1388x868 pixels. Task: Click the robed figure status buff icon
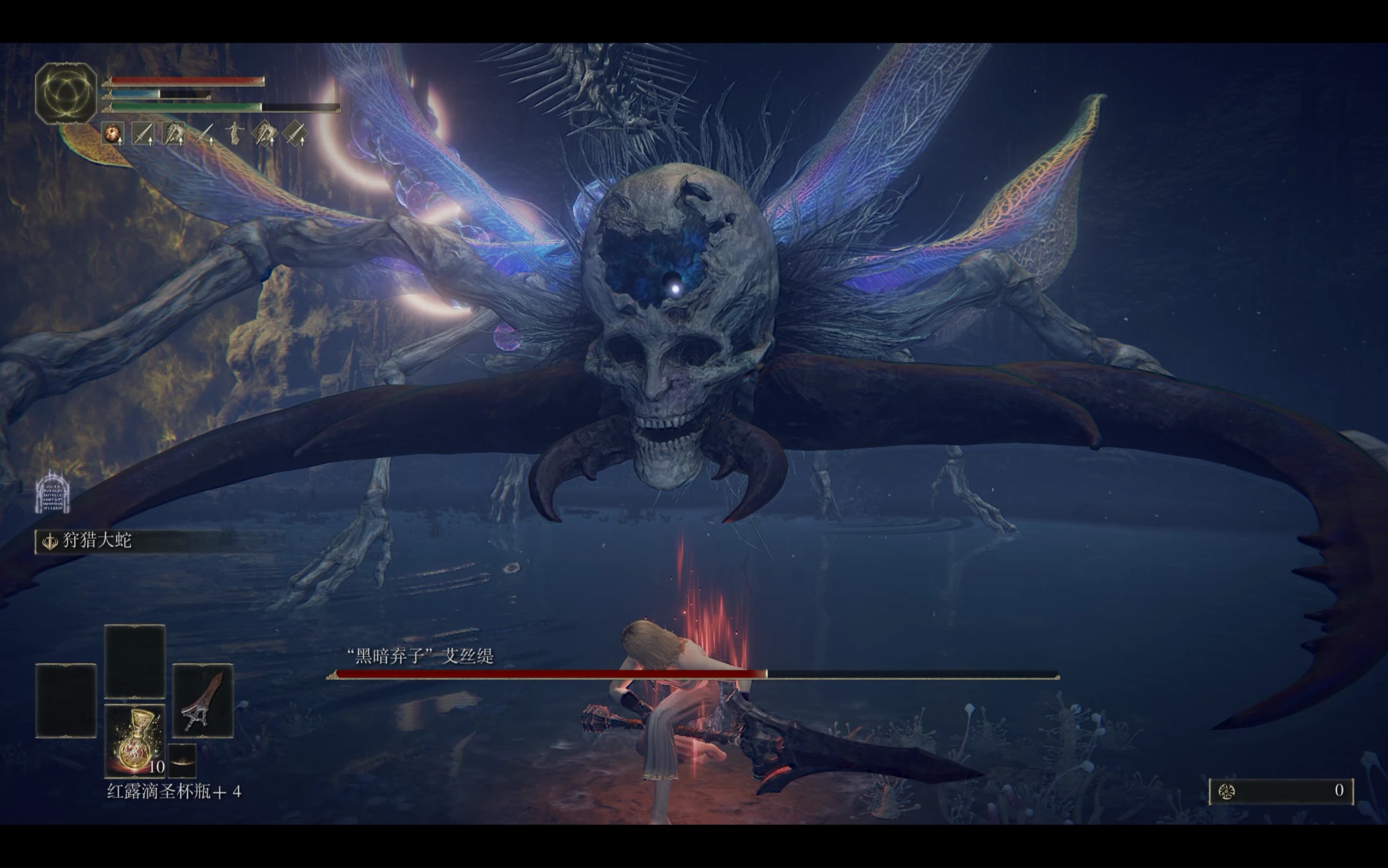click(234, 133)
